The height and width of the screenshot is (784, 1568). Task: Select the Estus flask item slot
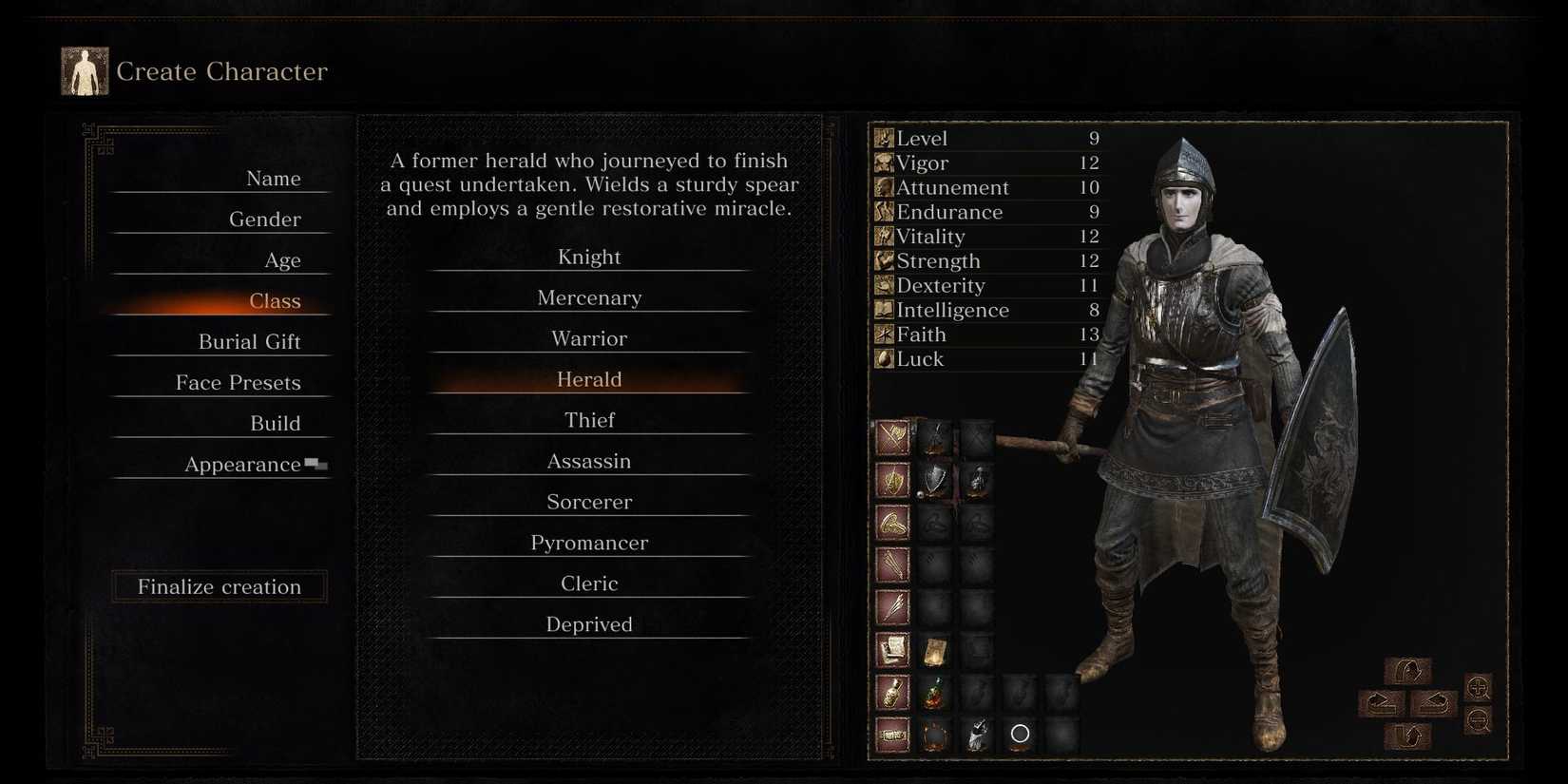[x=934, y=692]
